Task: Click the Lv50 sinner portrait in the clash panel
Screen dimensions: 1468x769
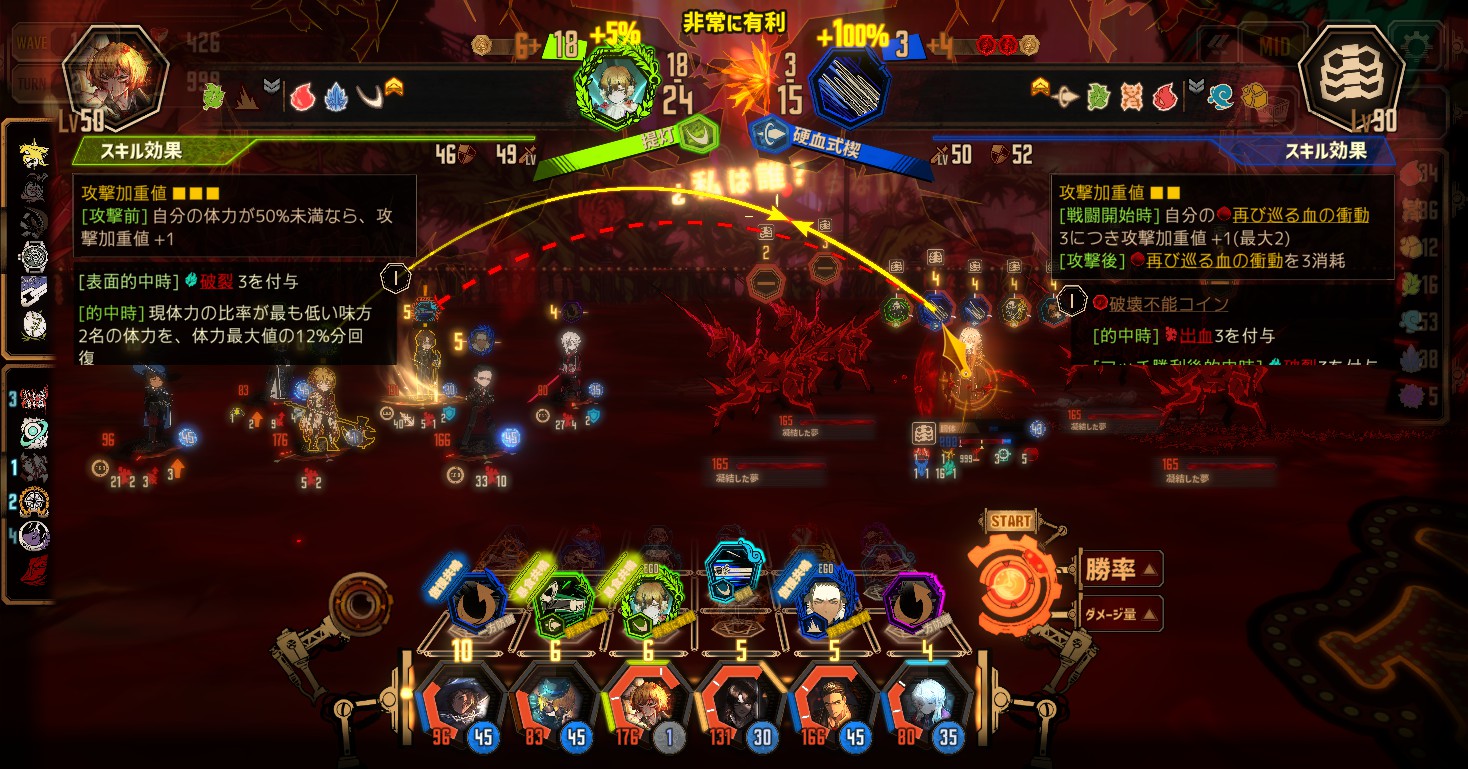Action: pos(102,80)
